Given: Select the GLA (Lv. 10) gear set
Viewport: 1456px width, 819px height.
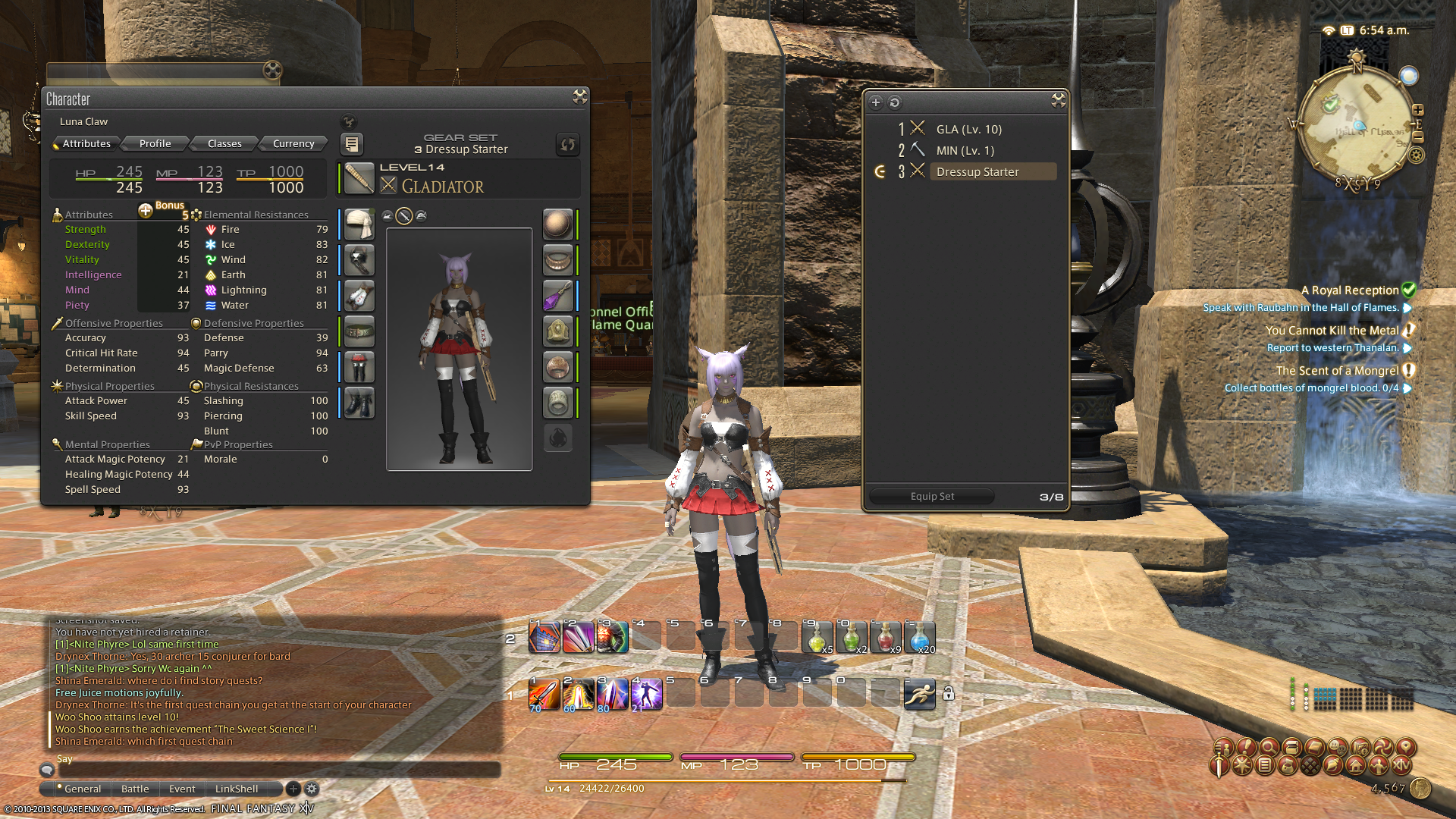Looking at the screenshot, I should click(968, 130).
